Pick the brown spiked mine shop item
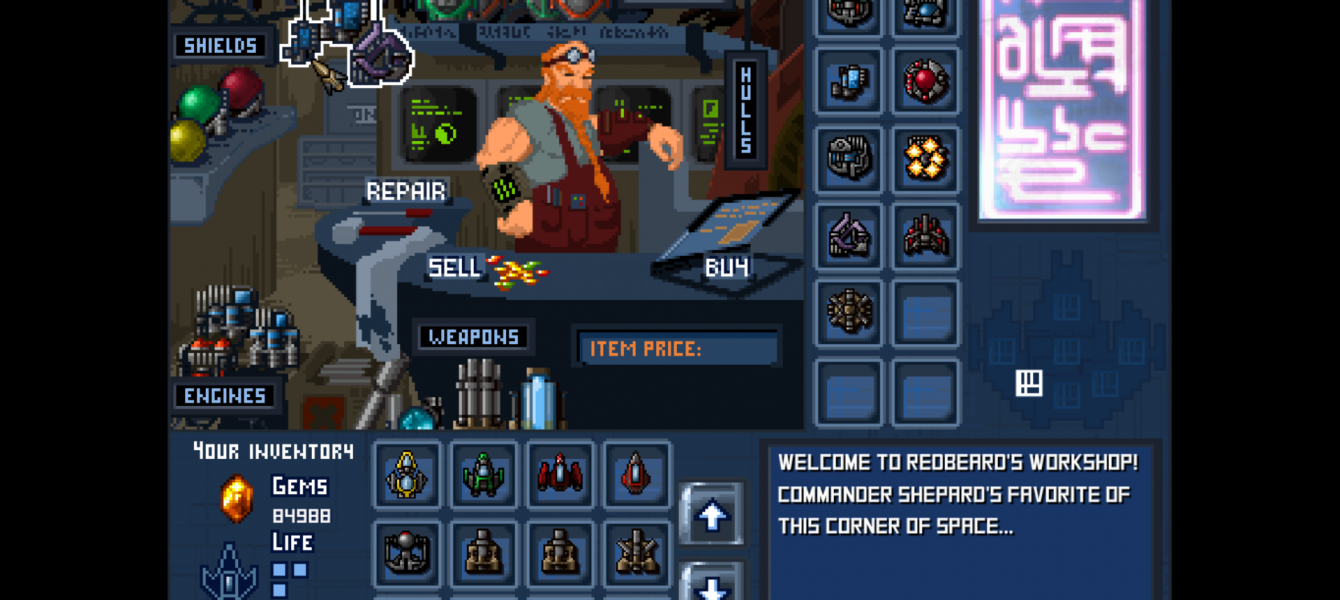 pyautogui.click(x=849, y=314)
